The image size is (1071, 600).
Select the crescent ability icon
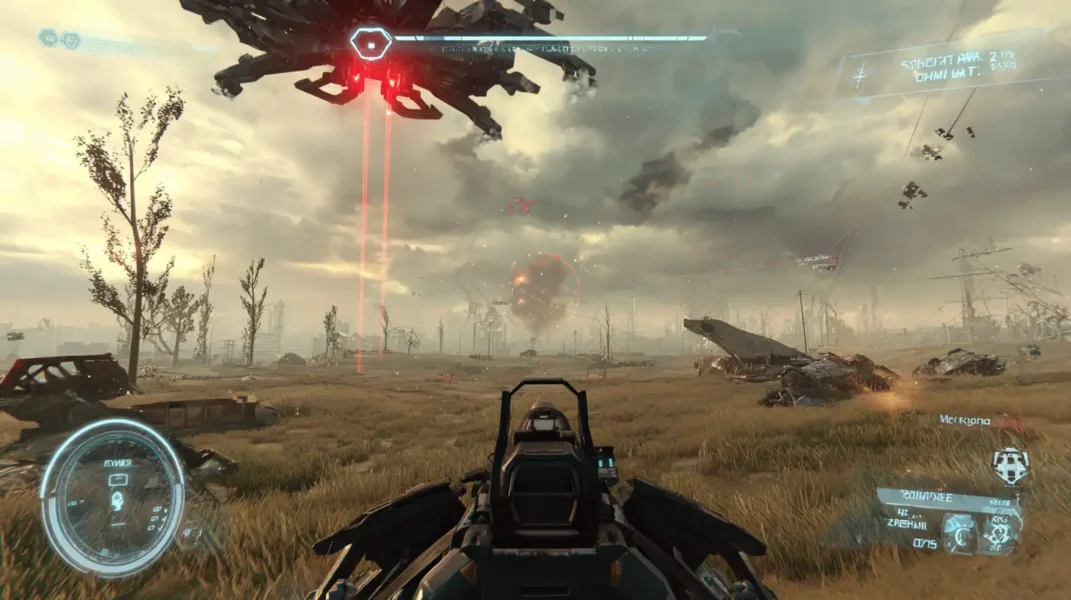click(x=959, y=534)
